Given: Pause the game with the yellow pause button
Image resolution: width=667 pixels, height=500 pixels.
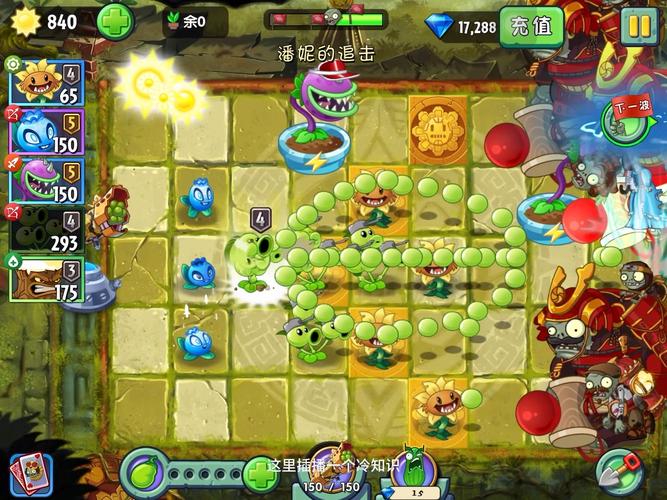Looking at the screenshot, I should [638, 26].
